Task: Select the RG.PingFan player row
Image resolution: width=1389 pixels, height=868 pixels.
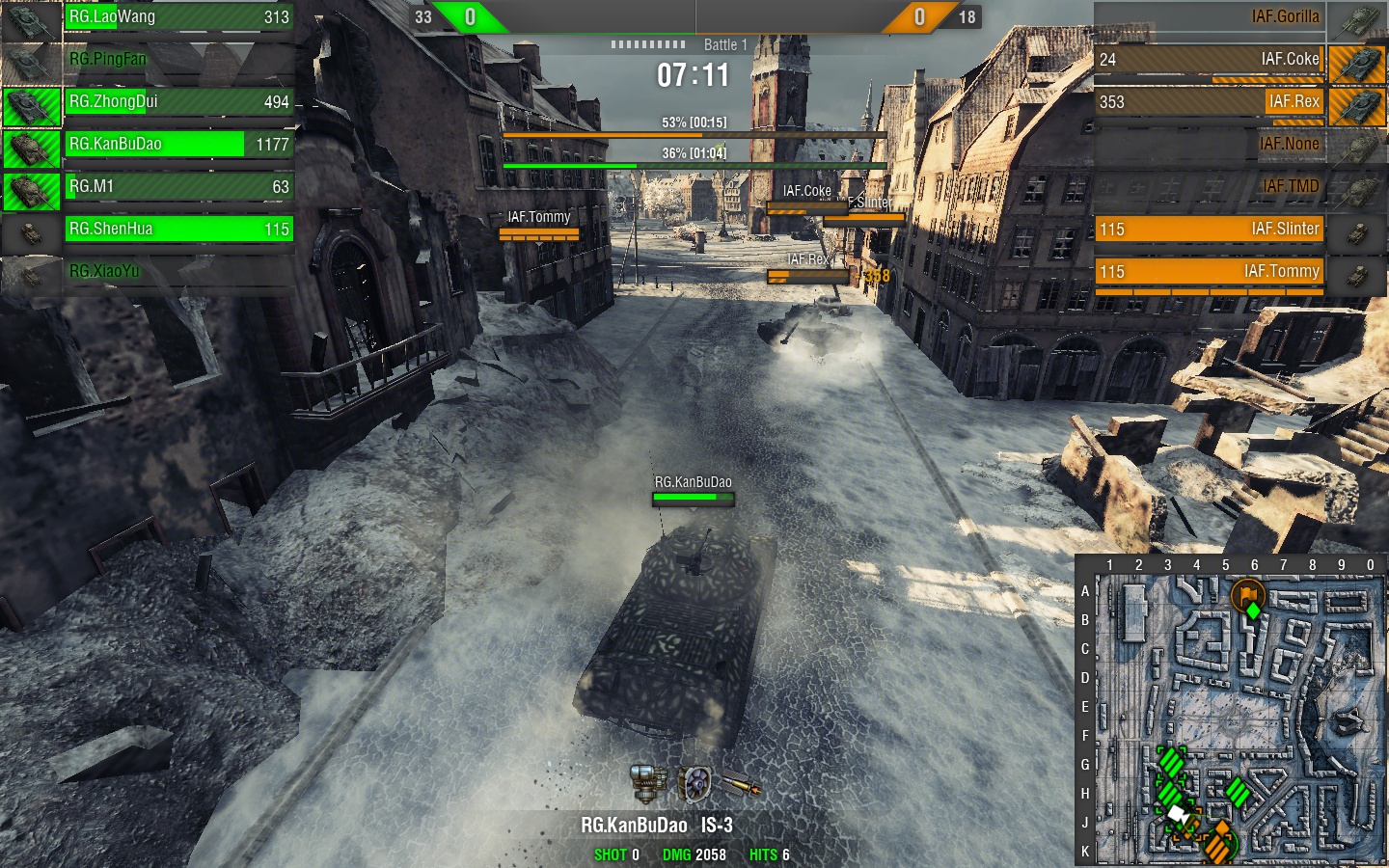Action: 178,60
